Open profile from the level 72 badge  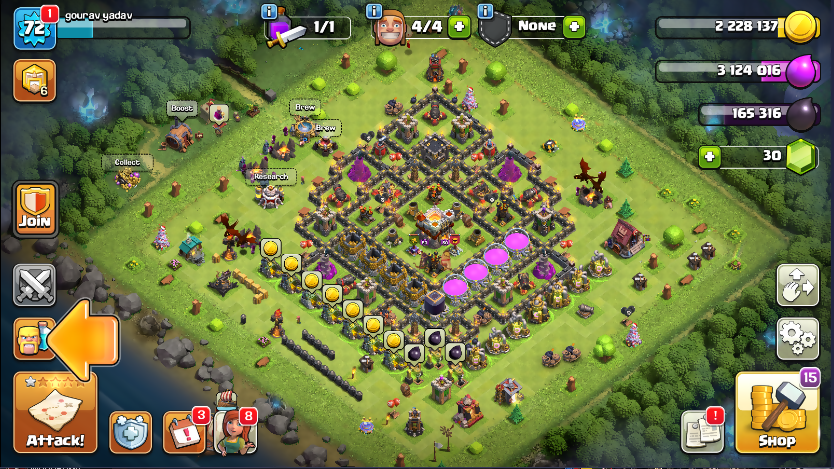(x=33, y=27)
